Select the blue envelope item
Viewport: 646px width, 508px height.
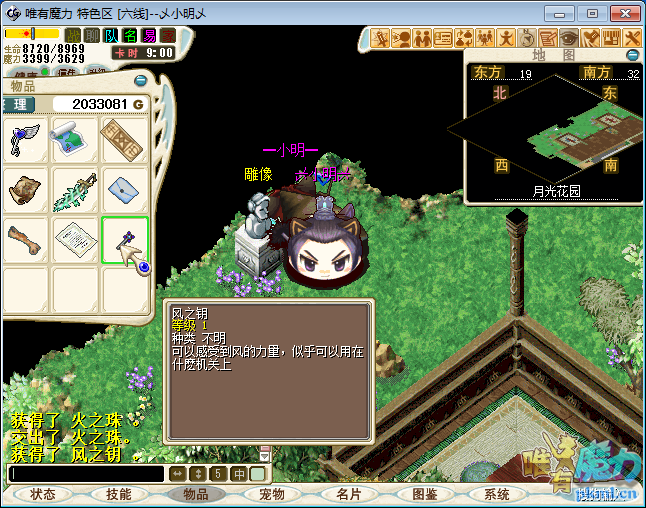click(x=125, y=190)
